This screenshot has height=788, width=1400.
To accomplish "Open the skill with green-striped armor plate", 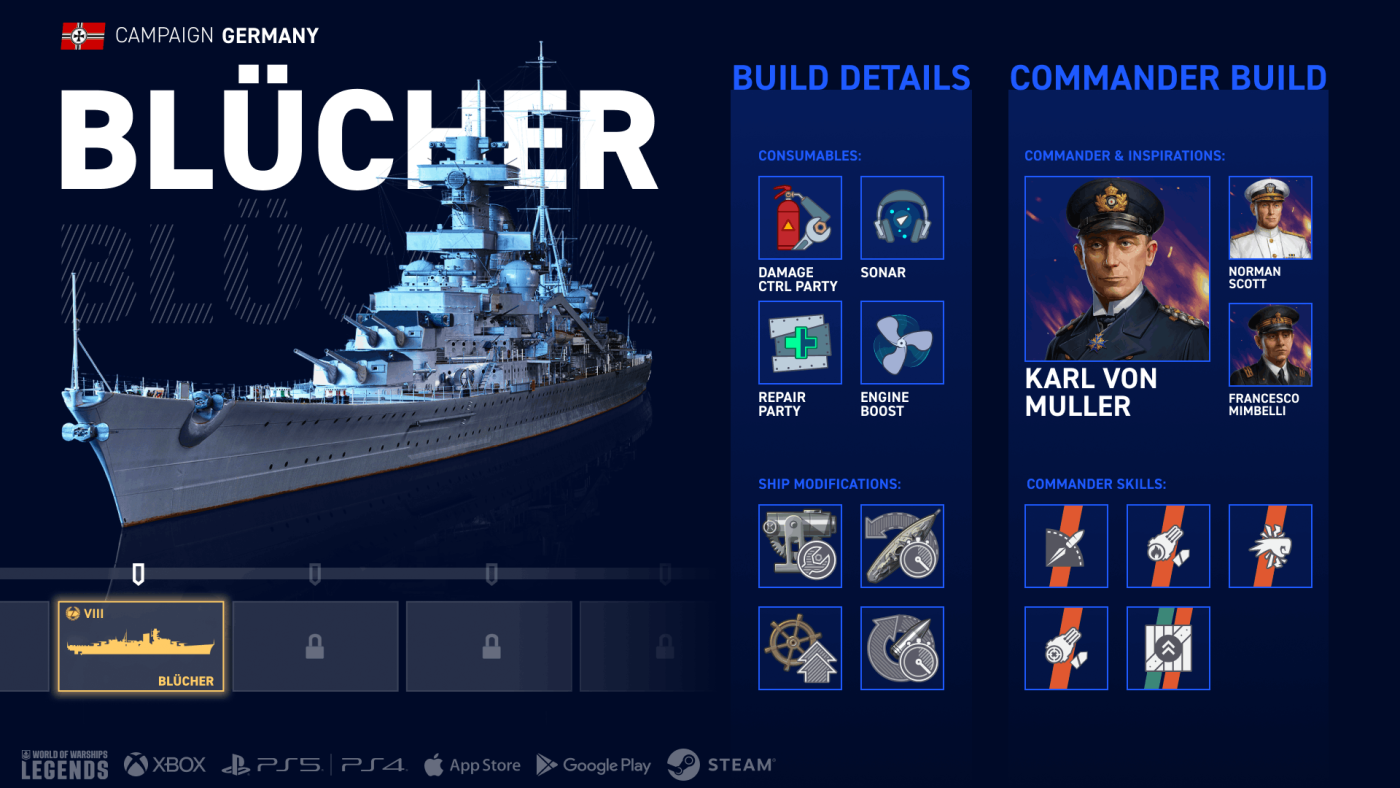I will coord(1168,648).
